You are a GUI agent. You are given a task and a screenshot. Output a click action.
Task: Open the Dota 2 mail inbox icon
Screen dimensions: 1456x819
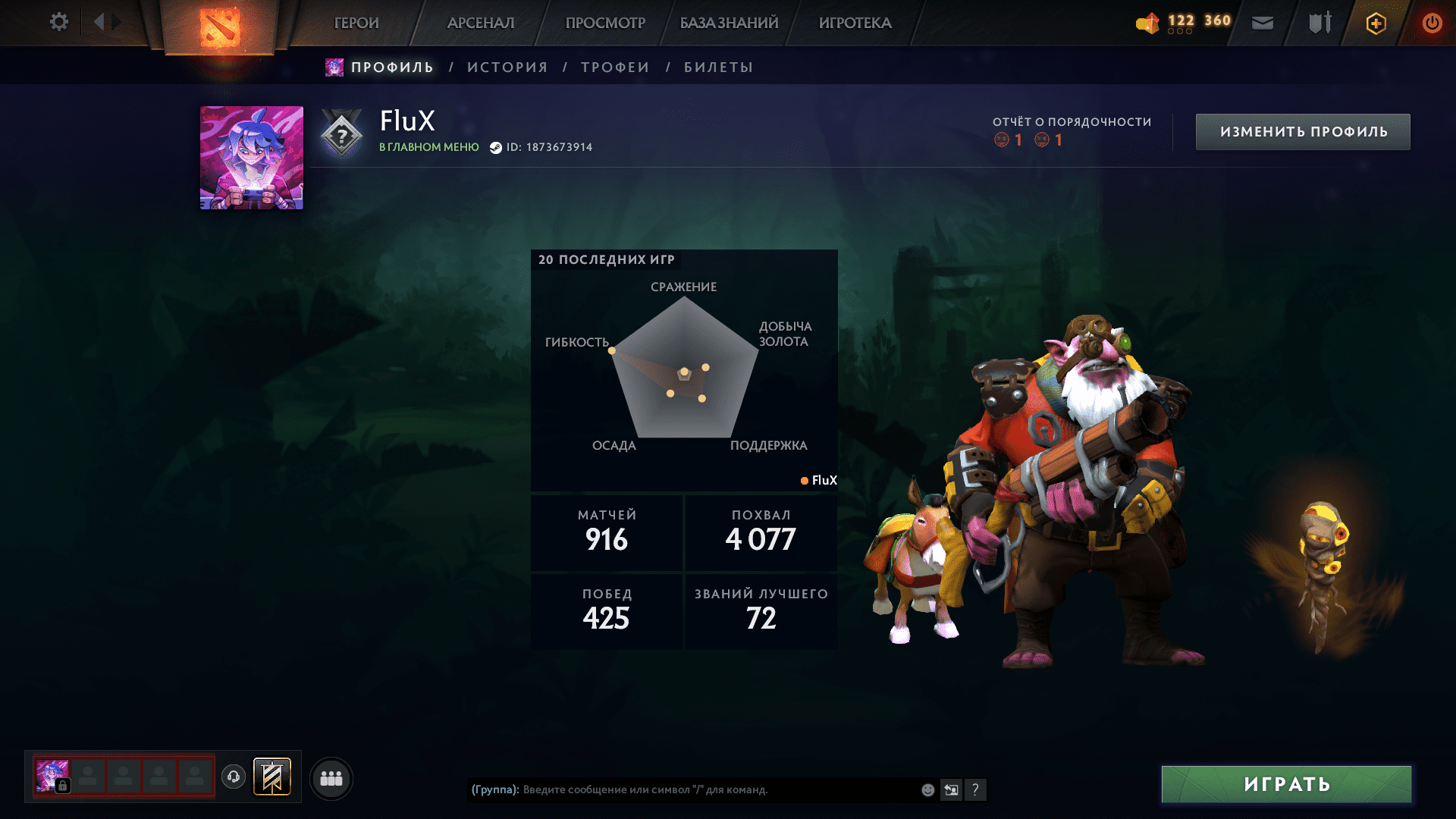coord(1262,23)
